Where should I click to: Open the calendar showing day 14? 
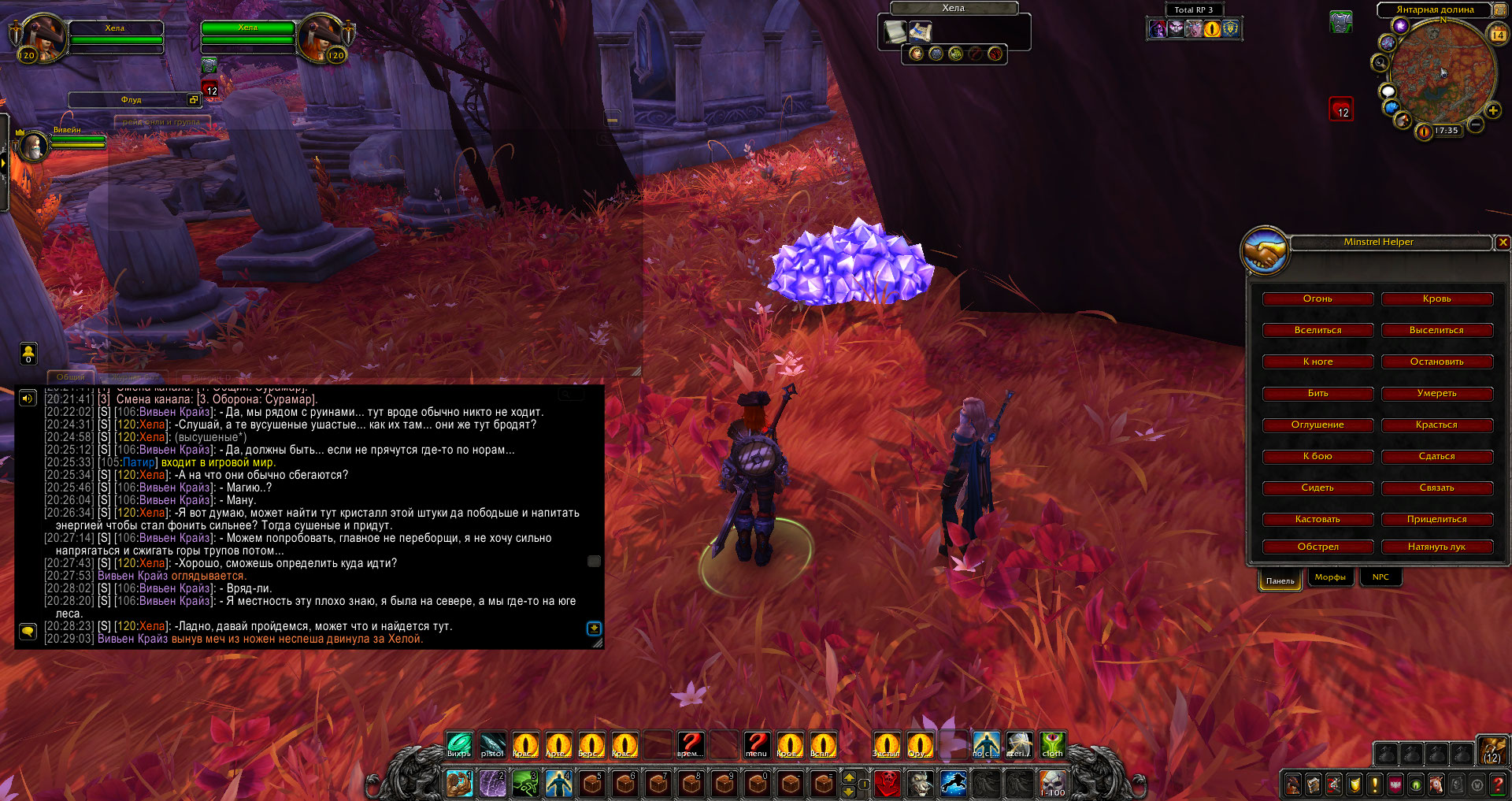point(1497,35)
